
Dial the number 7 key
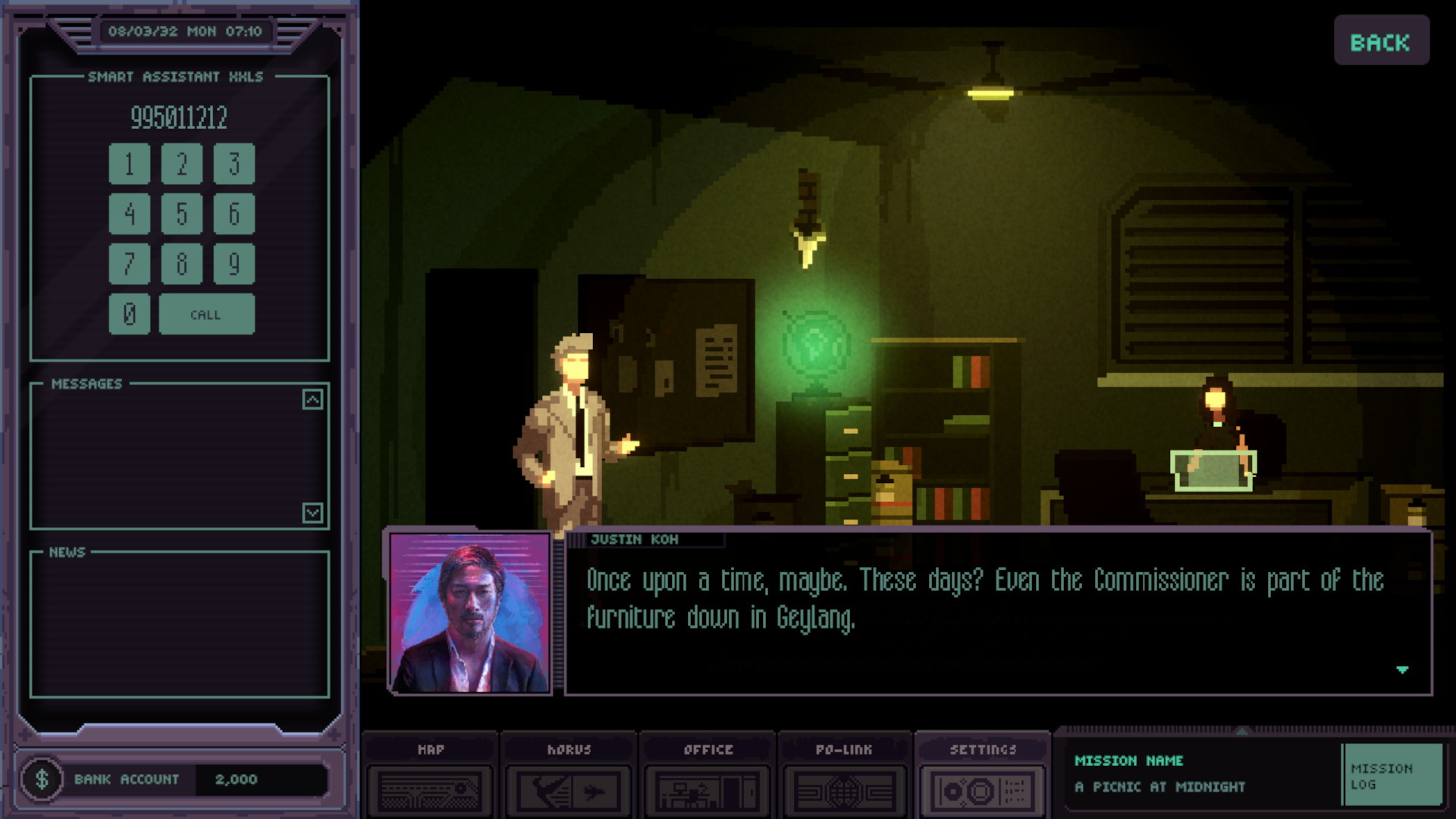[x=129, y=264]
